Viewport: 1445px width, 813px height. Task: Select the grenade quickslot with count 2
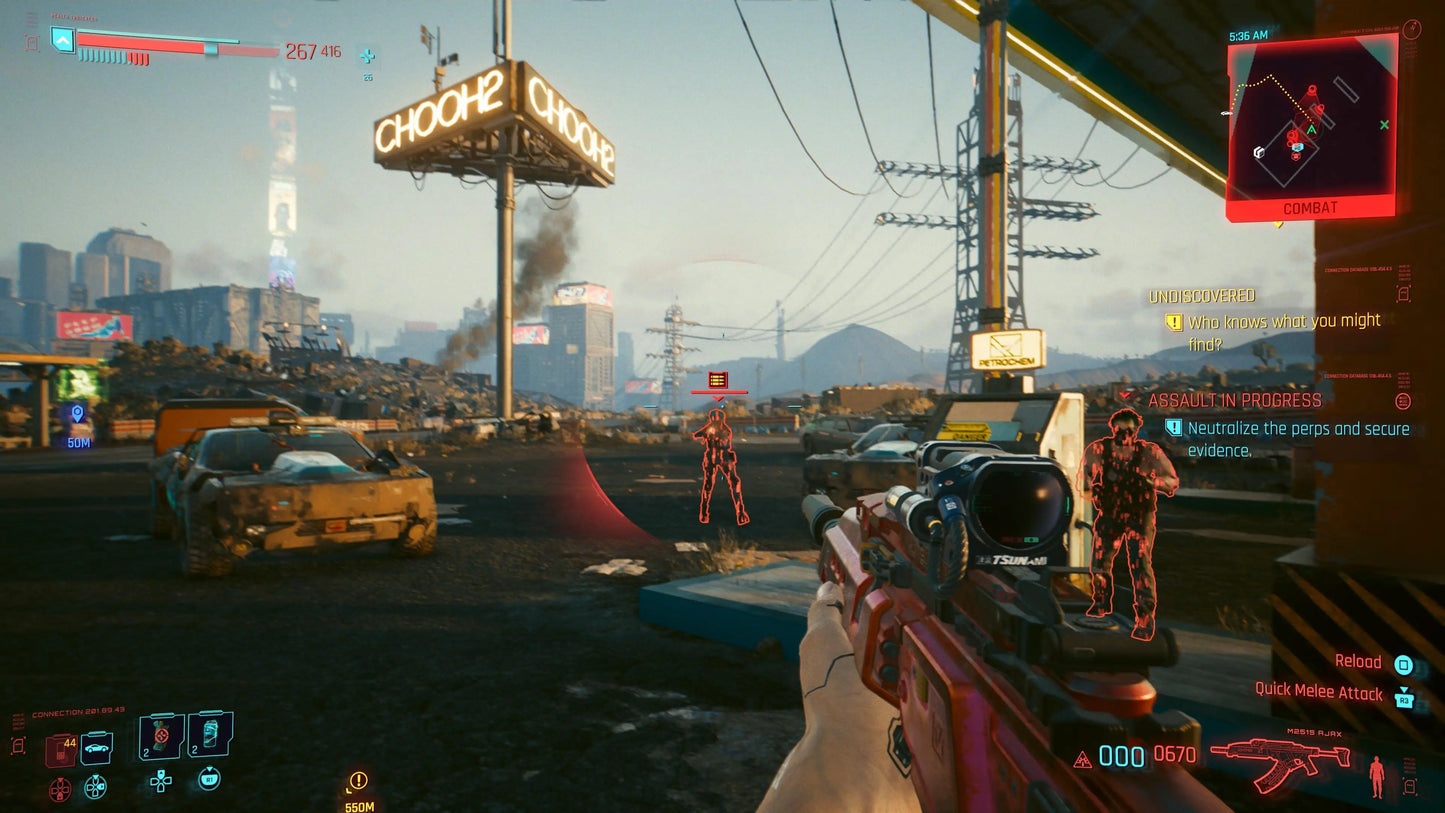[x=161, y=738]
